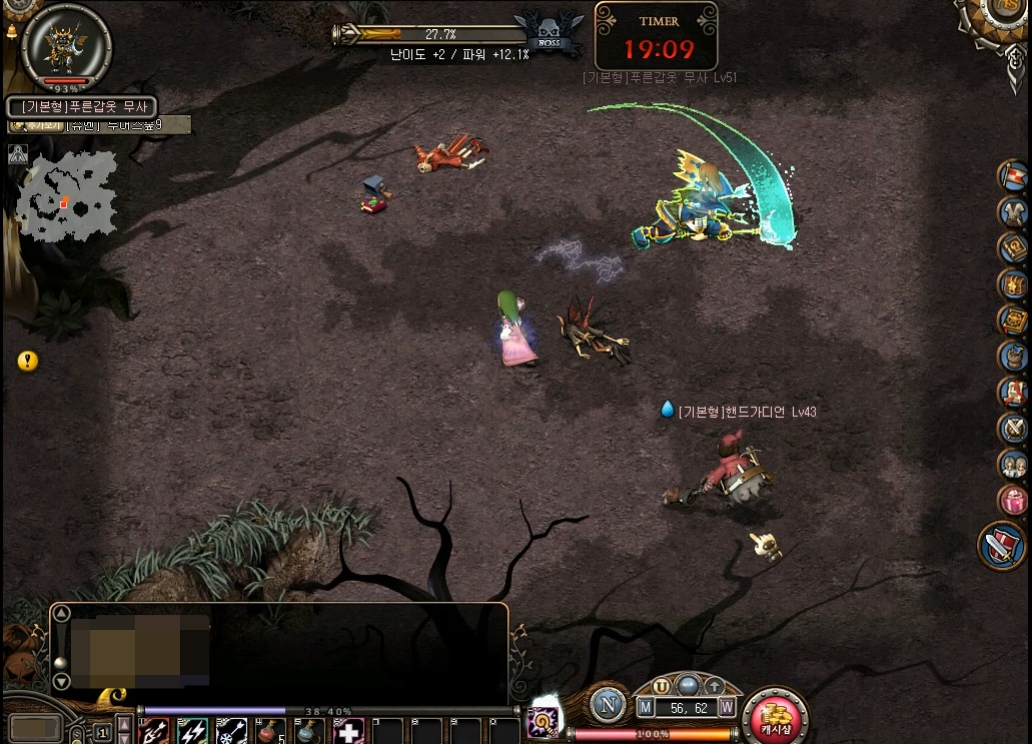1032x744 pixels.
Task: Open the flag icon menu
Action: coord(1013,176)
